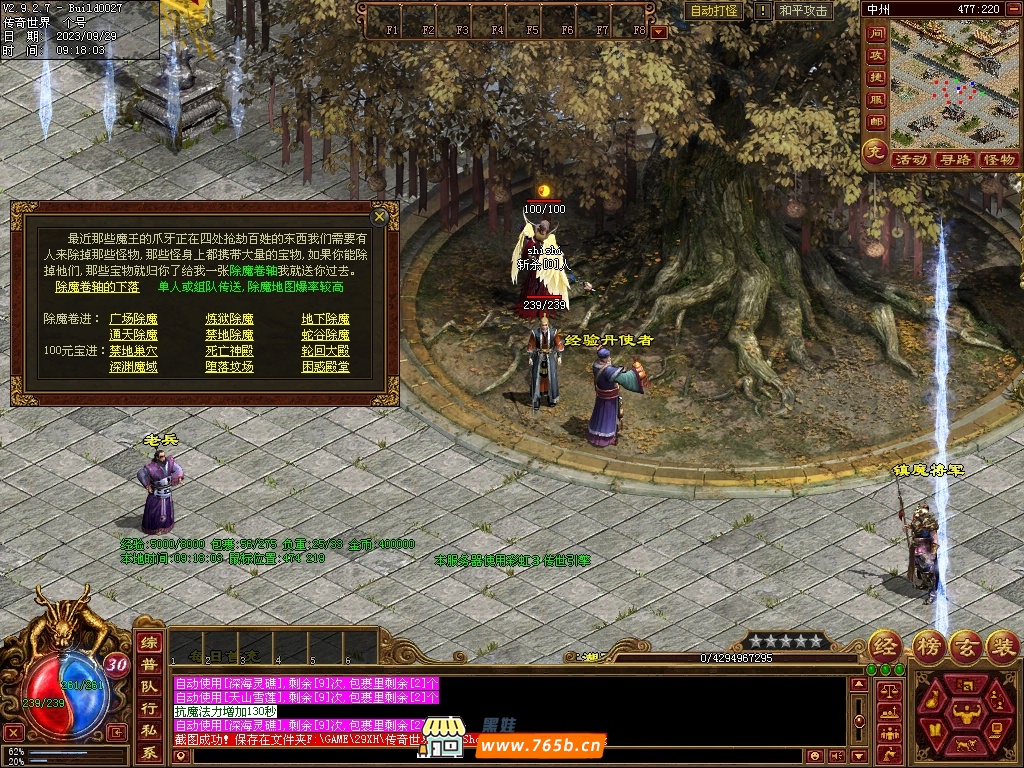Choose the 轮回大殿 destination
The image size is (1024, 768).
(325, 351)
